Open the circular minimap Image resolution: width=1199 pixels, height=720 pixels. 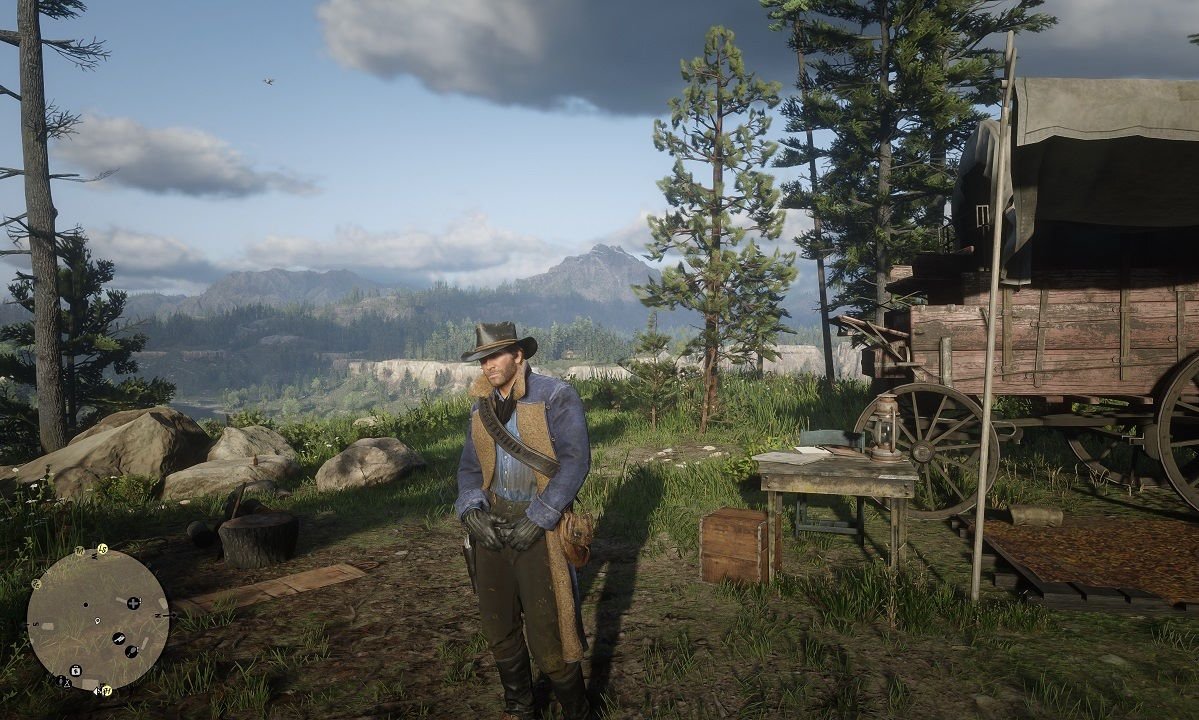point(98,619)
